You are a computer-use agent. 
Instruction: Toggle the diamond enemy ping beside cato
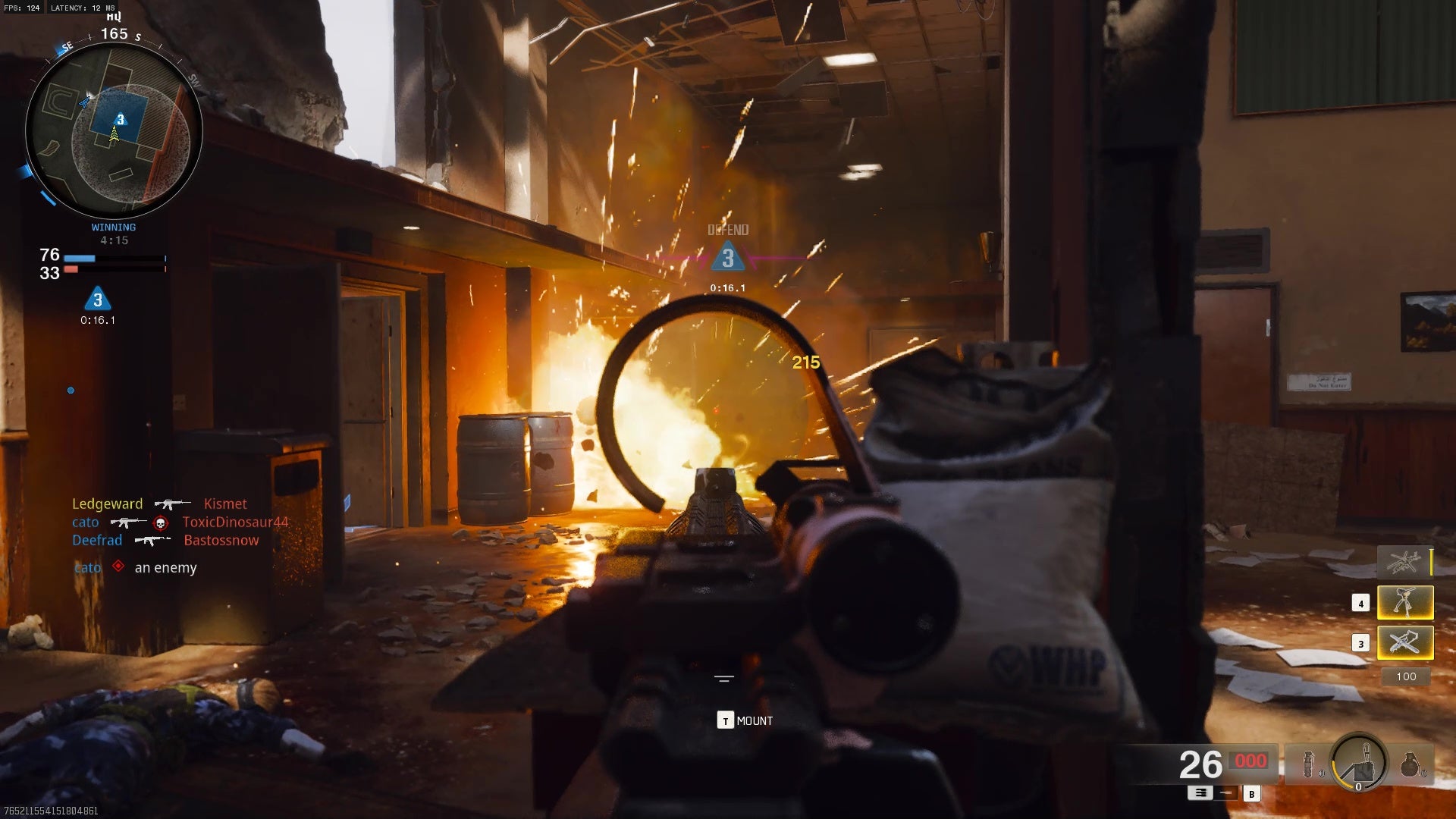pyautogui.click(x=118, y=567)
